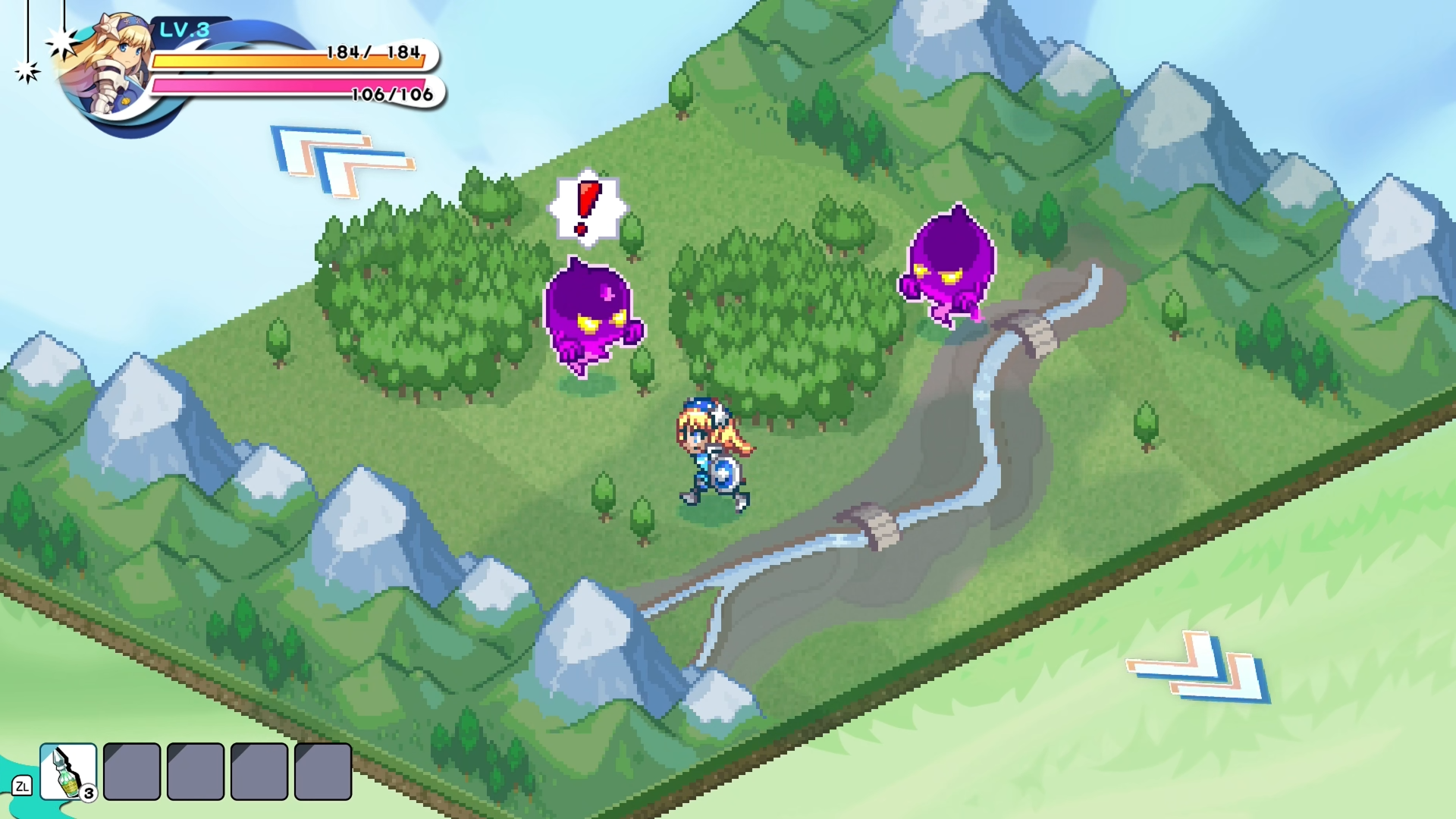
Task: Click the upper-left map exit arrows
Action: coord(342,161)
